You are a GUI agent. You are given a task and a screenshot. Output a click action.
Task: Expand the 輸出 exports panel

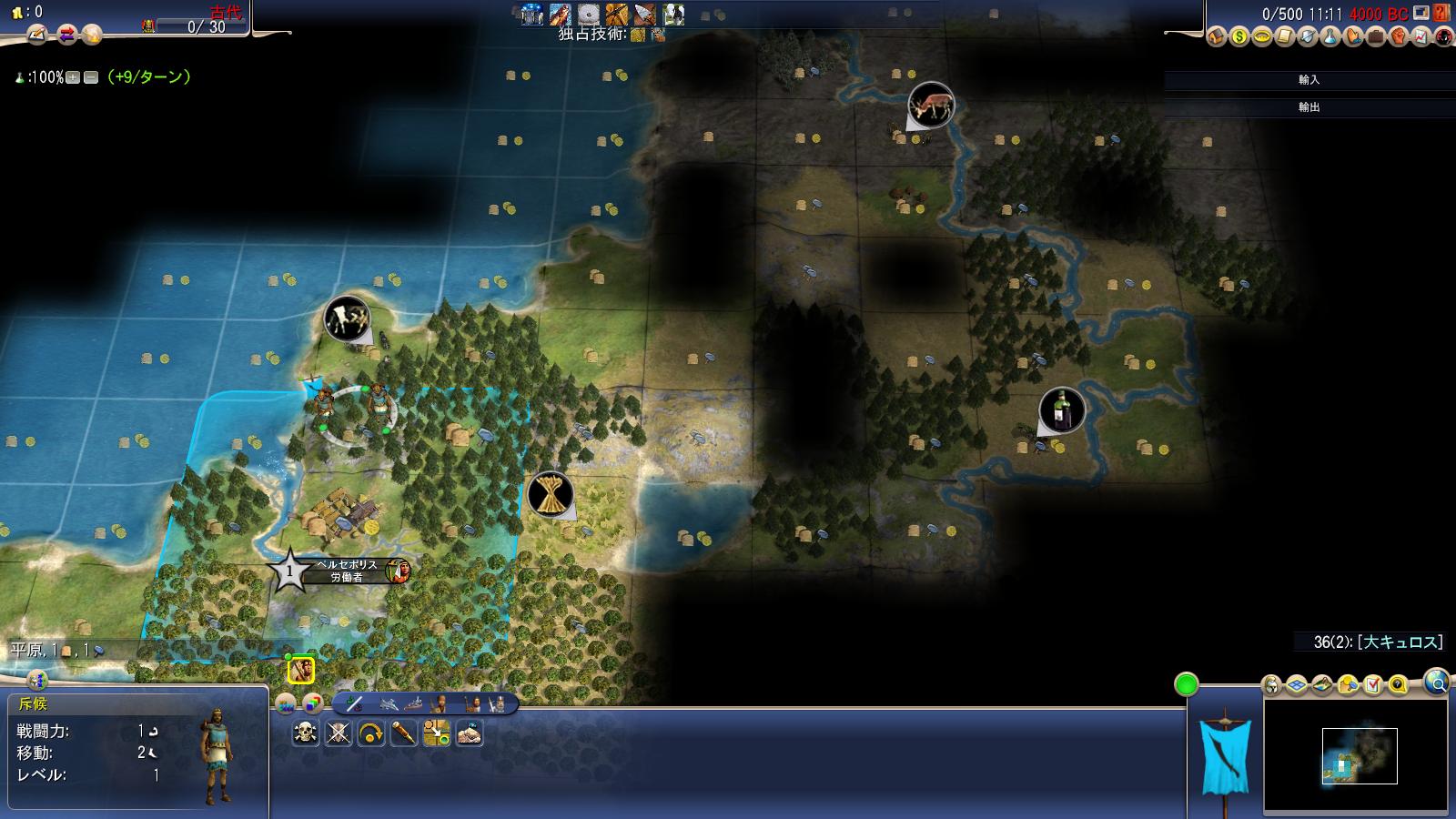(x=1309, y=107)
